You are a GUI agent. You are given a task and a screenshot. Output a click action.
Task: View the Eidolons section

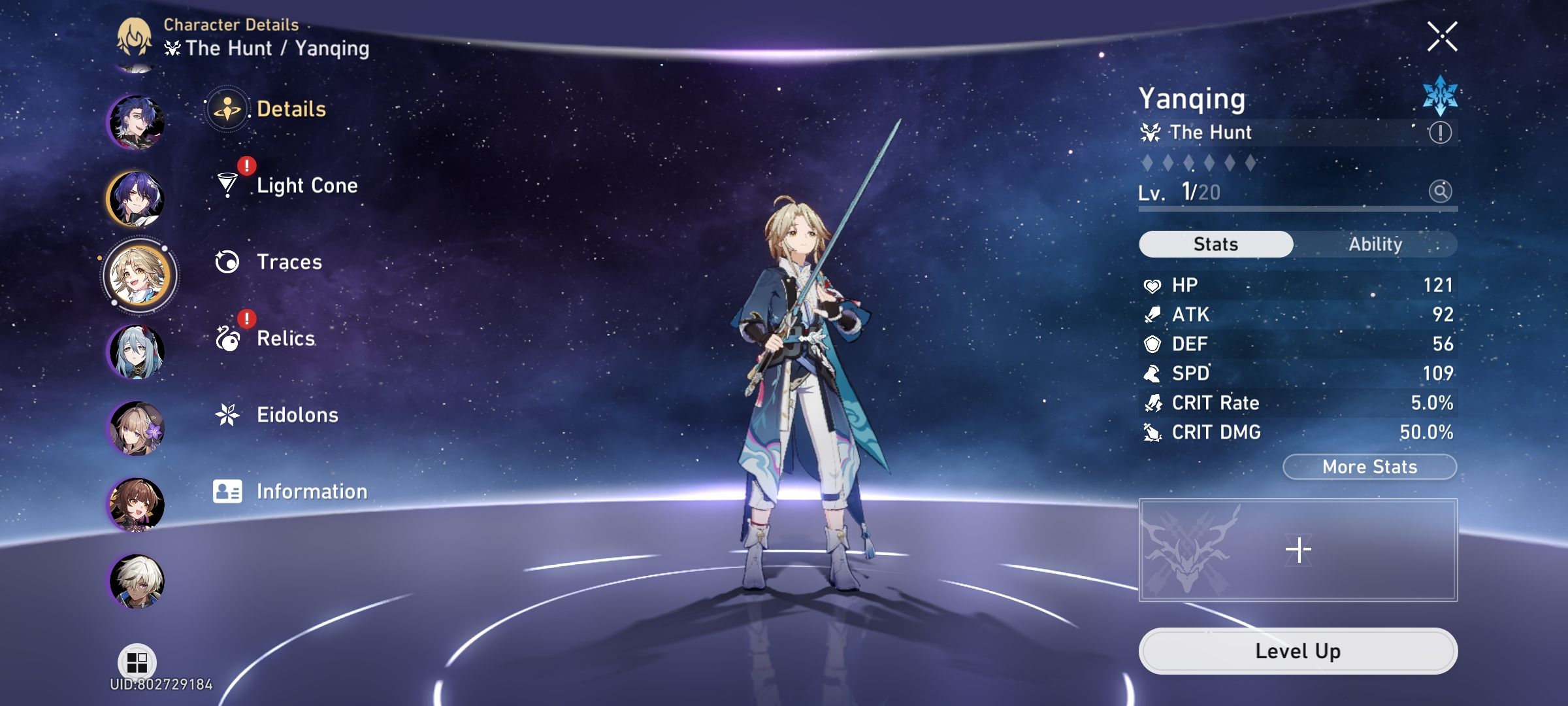[x=297, y=415]
